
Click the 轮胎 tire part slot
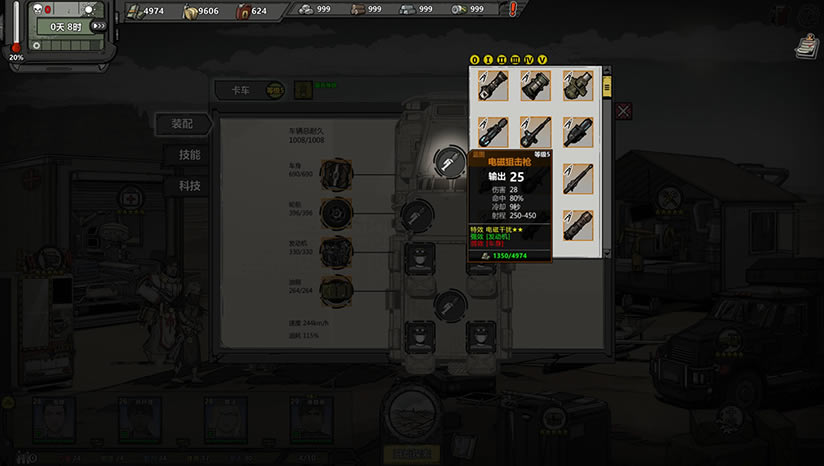click(x=338, y=213)
